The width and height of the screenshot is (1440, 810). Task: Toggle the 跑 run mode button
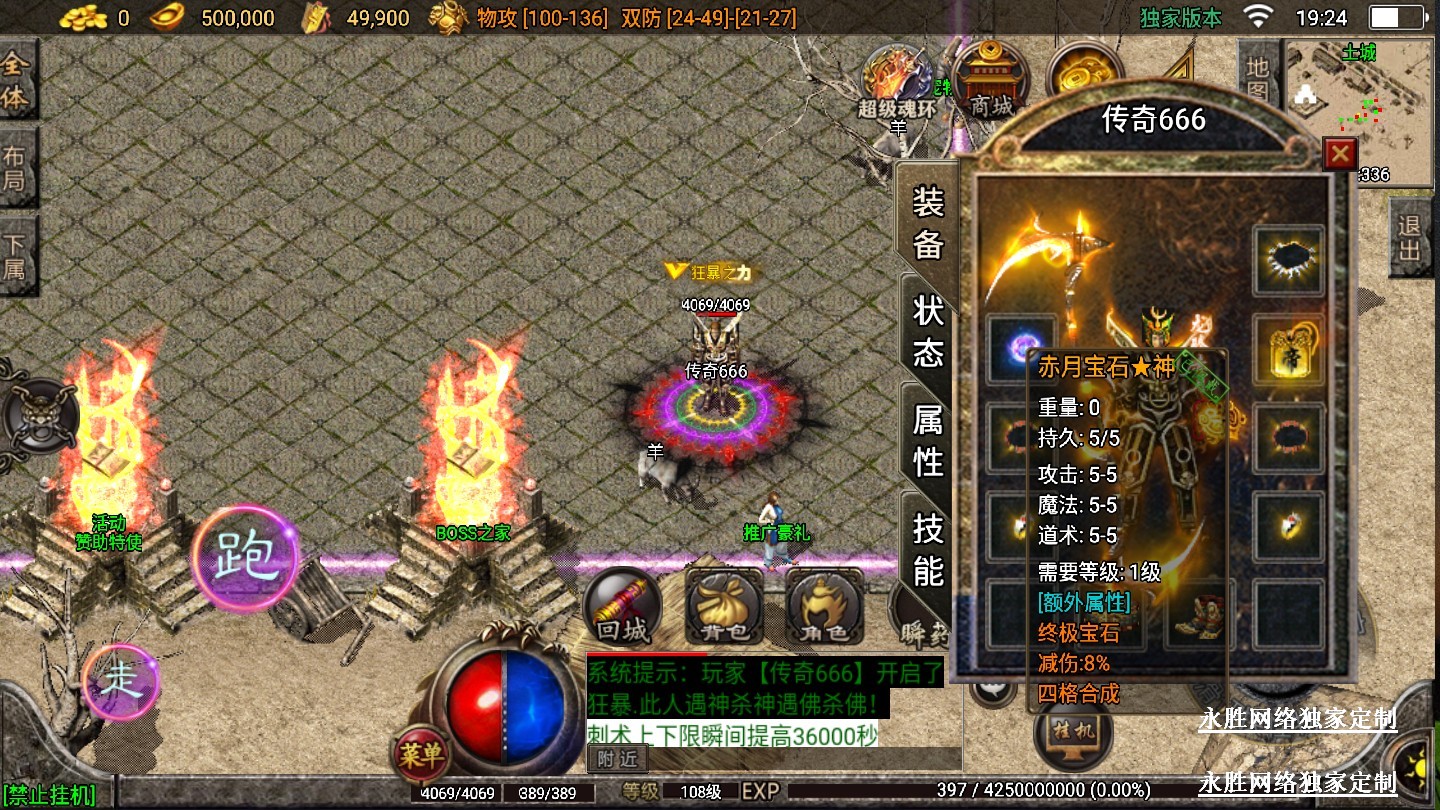pyautogui.click(x=245, y=558)
